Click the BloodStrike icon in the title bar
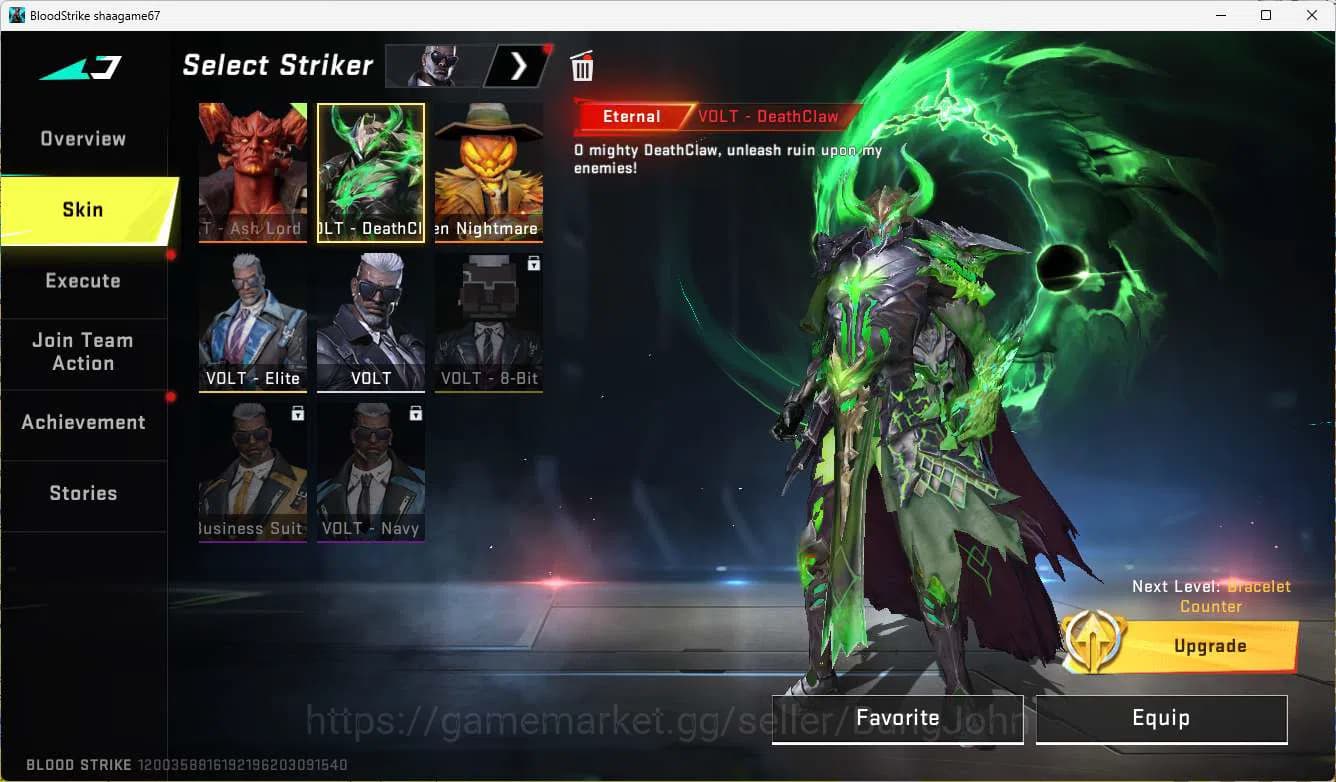The image size is (1336, 782). pyautogui.click(x=15, y=15)
